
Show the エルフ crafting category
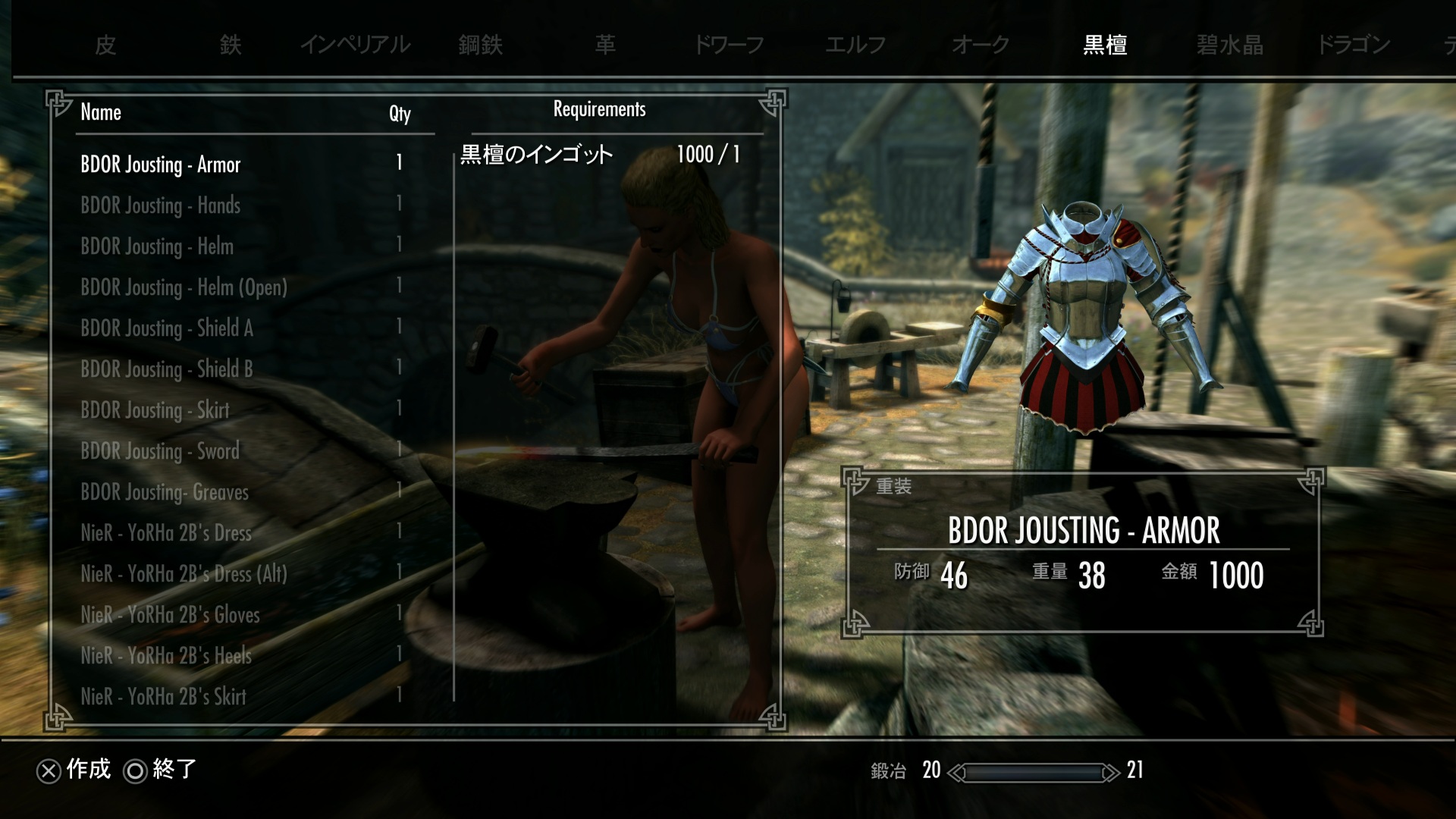coord(855,45)
